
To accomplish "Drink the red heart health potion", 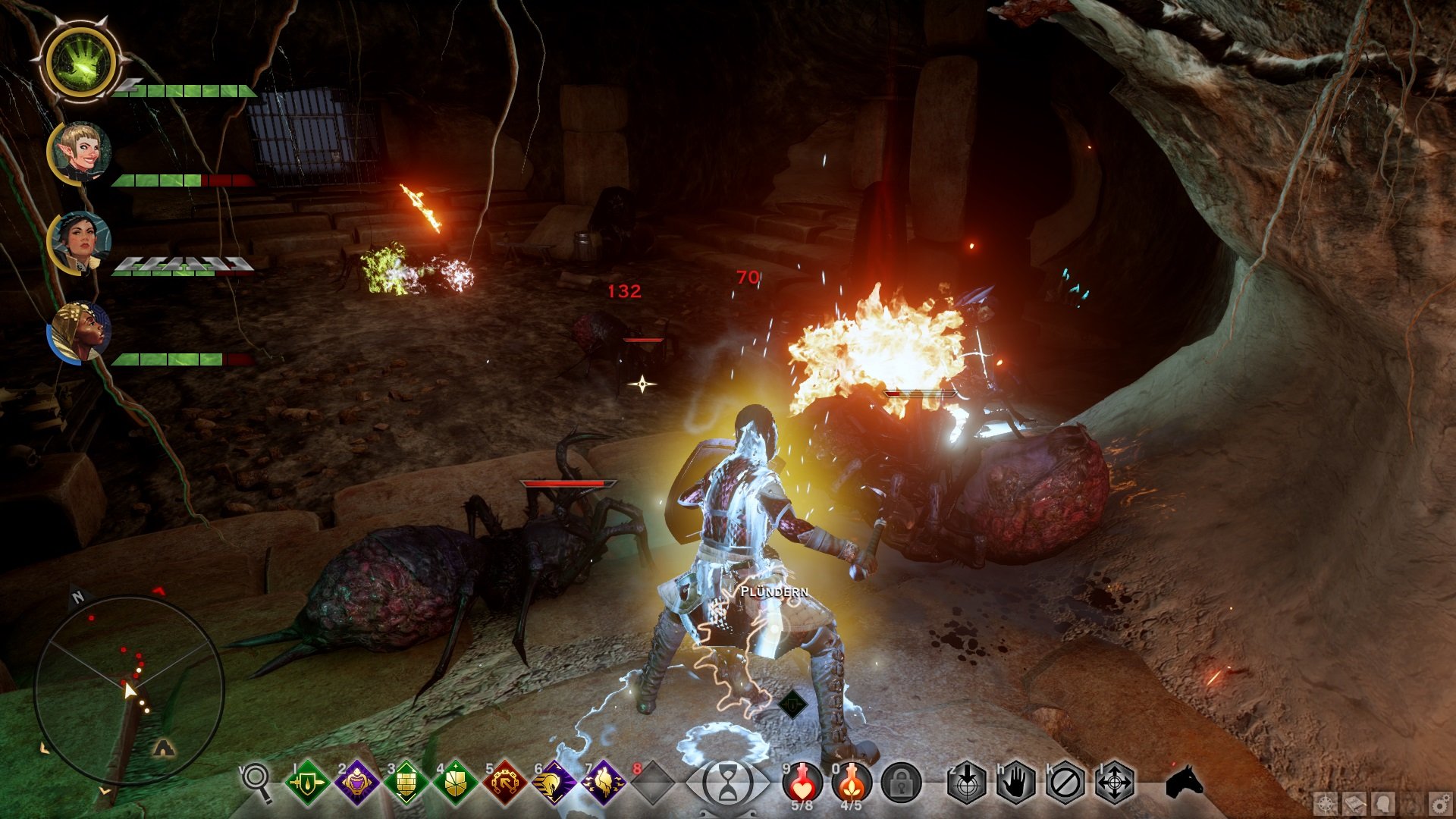I will 802,781.
